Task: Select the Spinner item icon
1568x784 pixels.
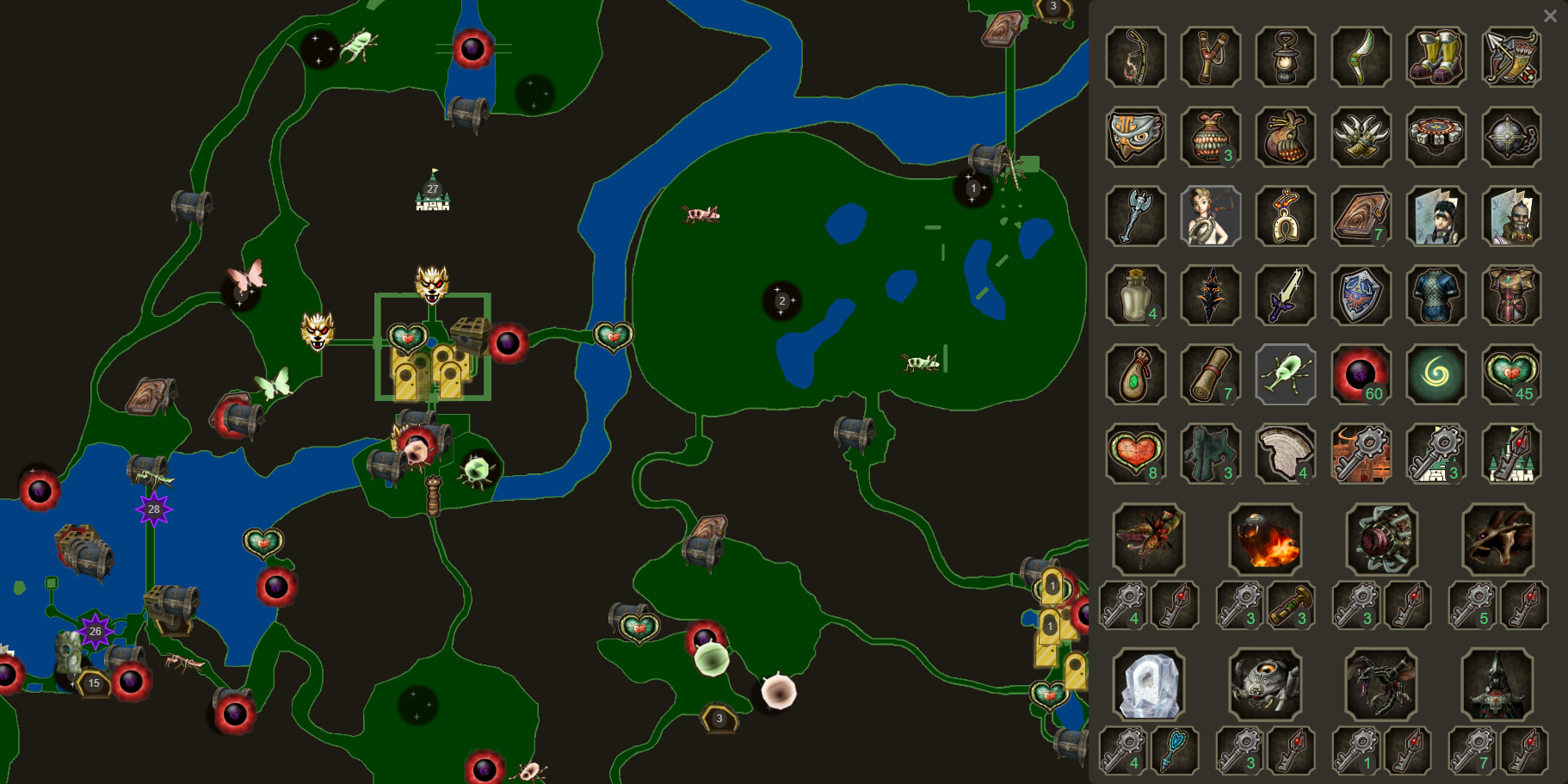Action: coord(1435,137)
